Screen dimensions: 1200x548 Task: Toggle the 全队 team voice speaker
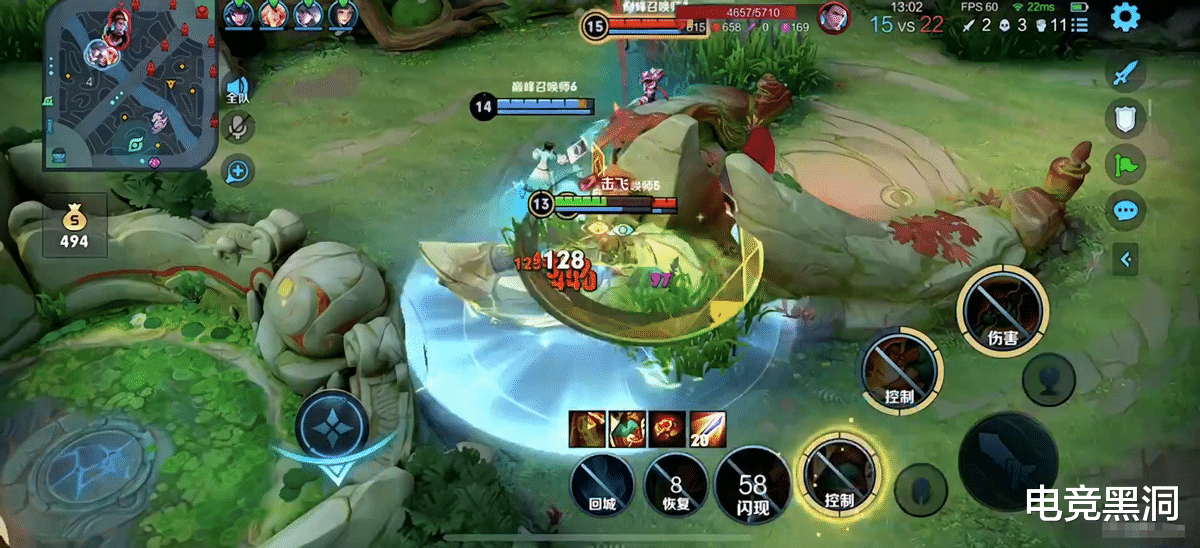tap(237, 88)
